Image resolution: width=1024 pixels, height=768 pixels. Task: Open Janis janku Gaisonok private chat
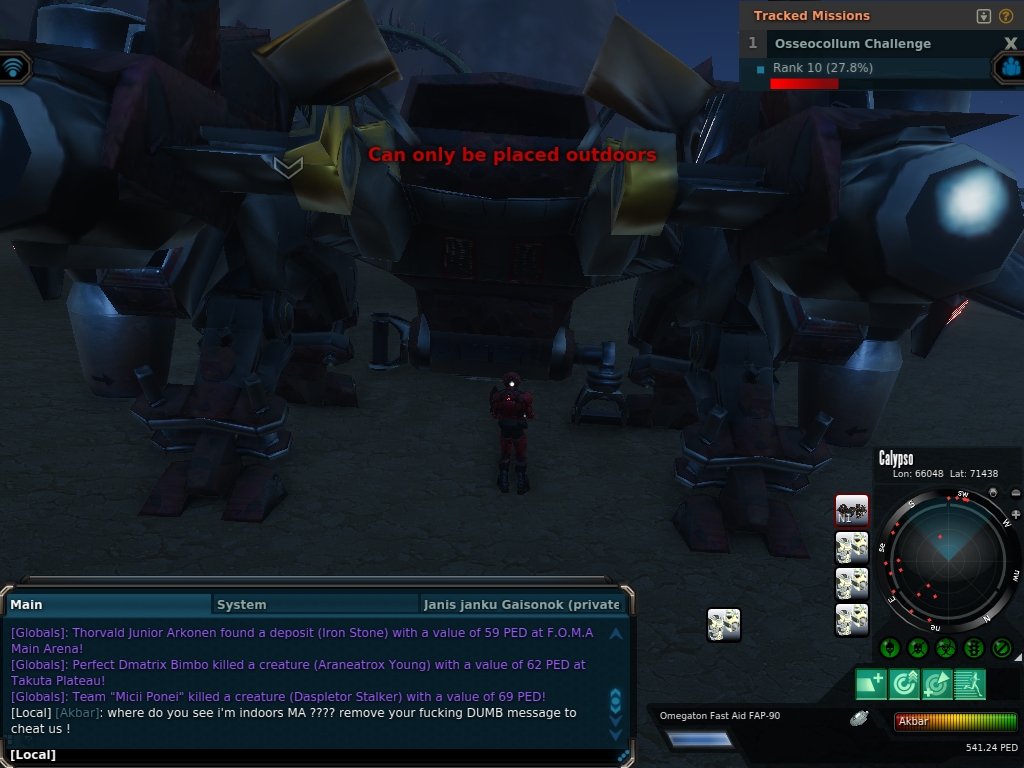click(x=521, y=604)
